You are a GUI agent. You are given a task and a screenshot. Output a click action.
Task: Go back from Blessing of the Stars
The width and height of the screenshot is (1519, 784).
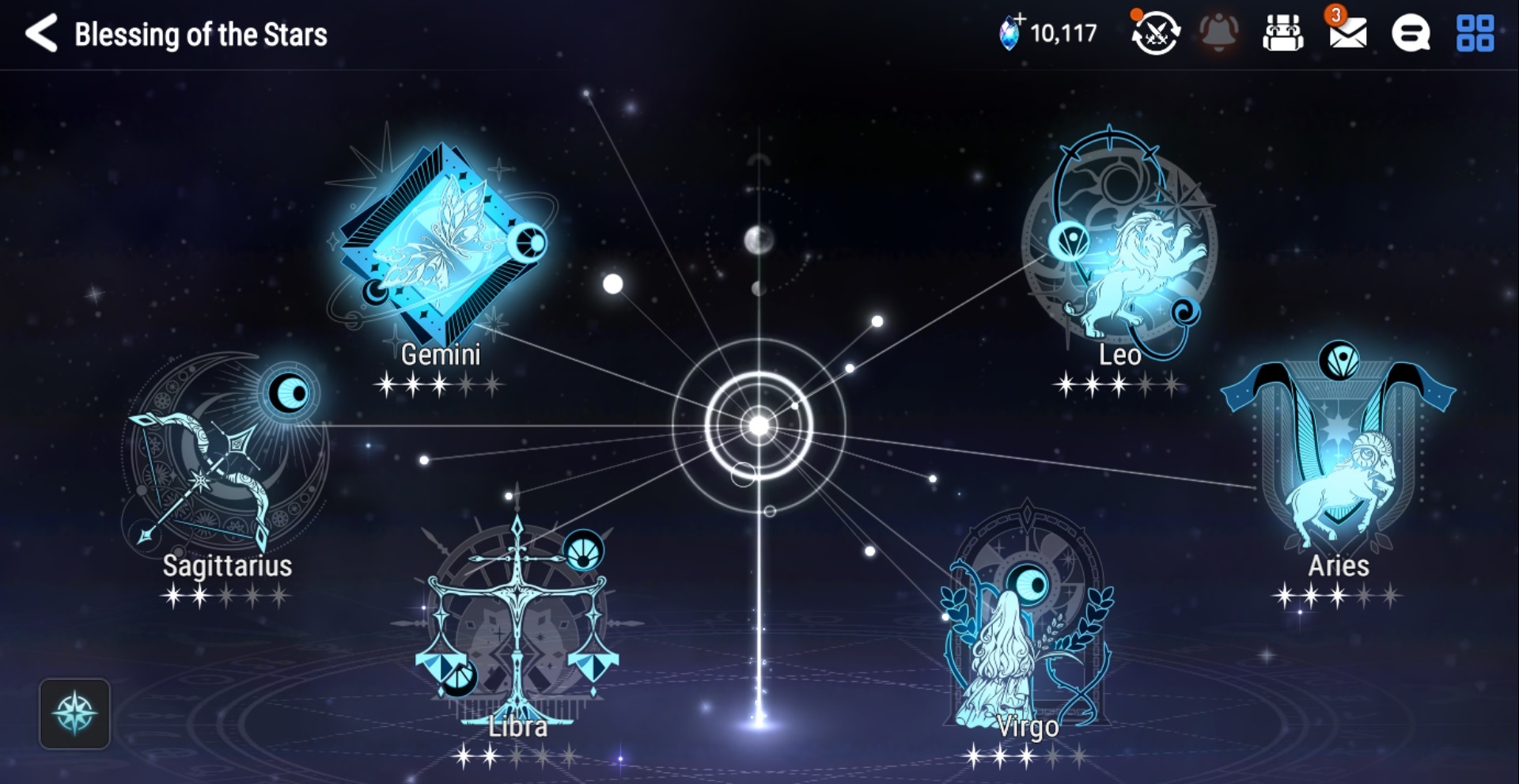tap(41, 34)
